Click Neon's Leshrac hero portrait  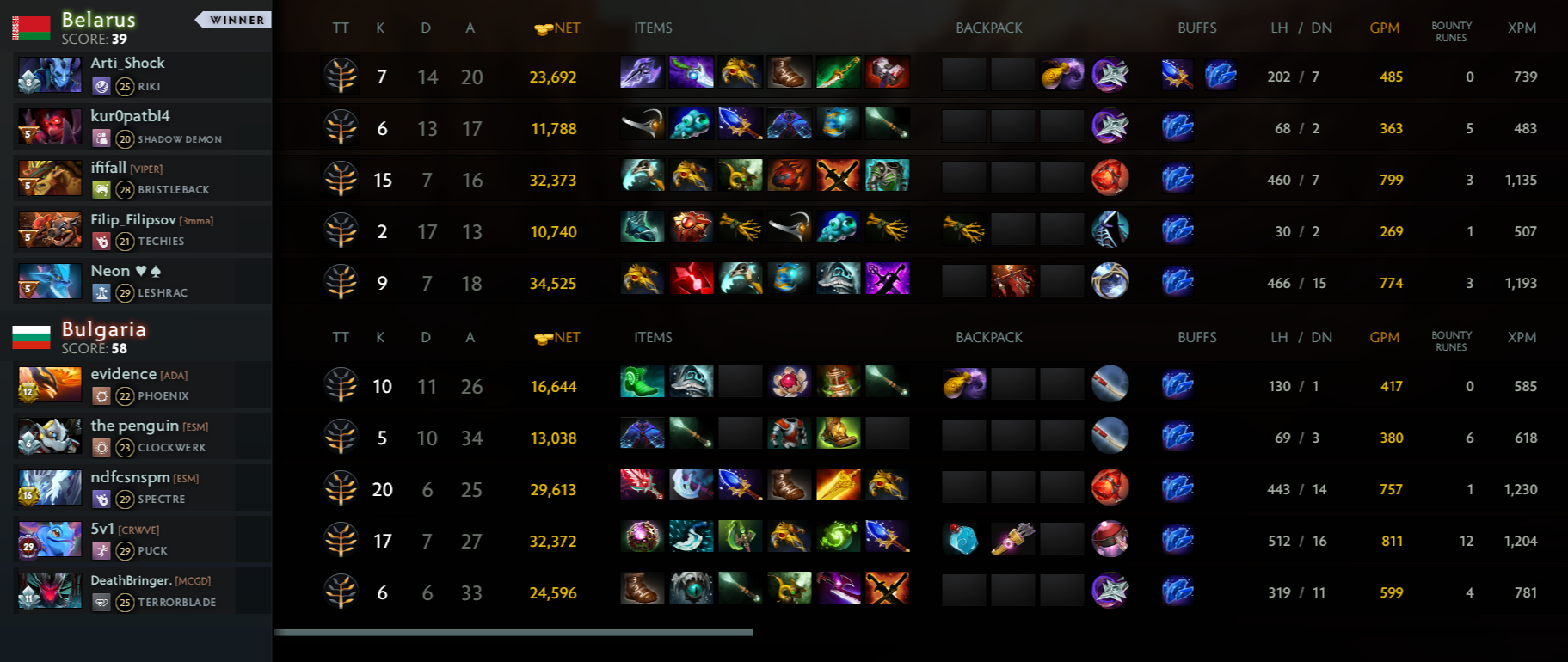50,282
